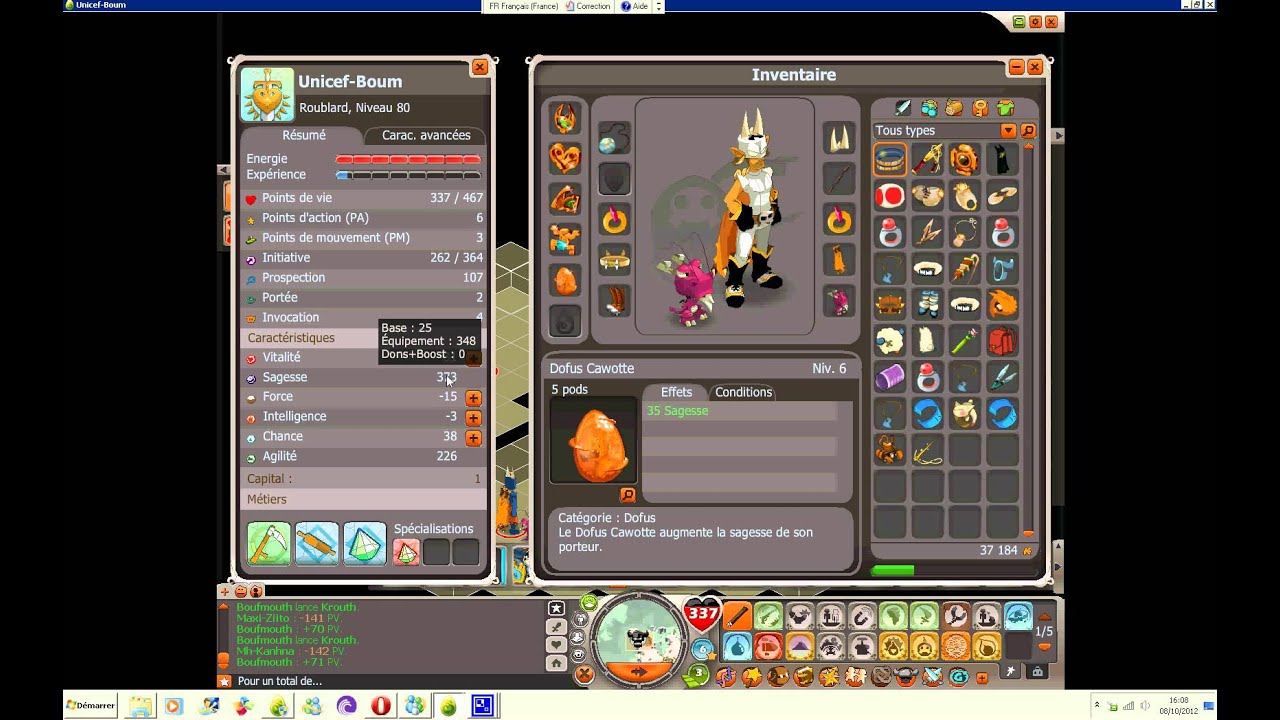Close the Unicef-Boum character sheet
Image resolution: width=1280 pixels, height=720 pixels.
480,68
